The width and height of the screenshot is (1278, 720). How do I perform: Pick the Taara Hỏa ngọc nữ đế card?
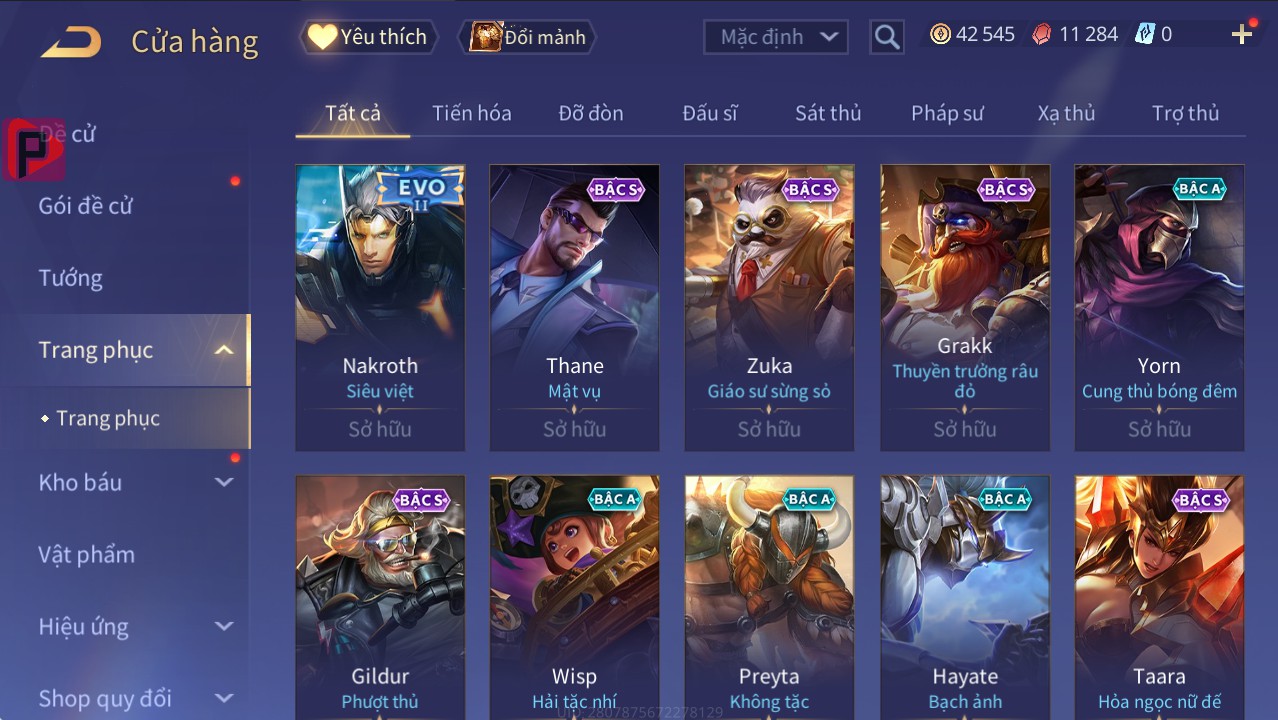coord(1159,597)
